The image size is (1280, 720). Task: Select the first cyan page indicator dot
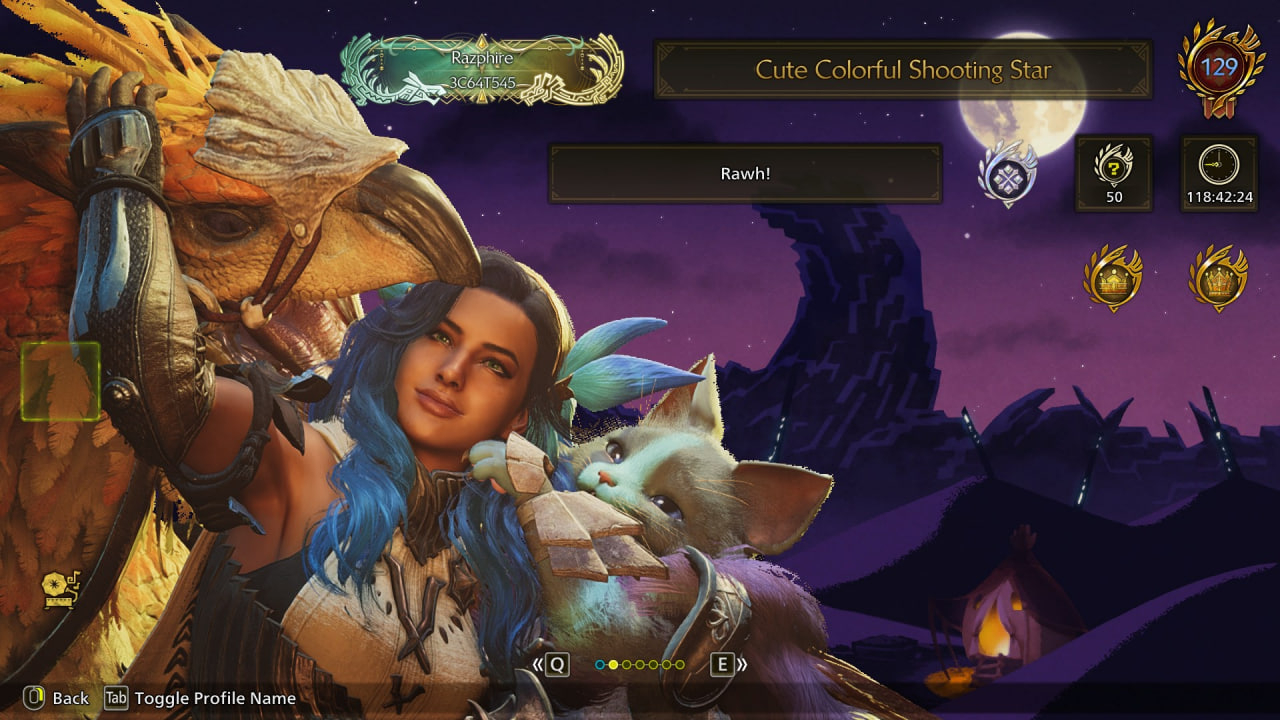point(600,664)
